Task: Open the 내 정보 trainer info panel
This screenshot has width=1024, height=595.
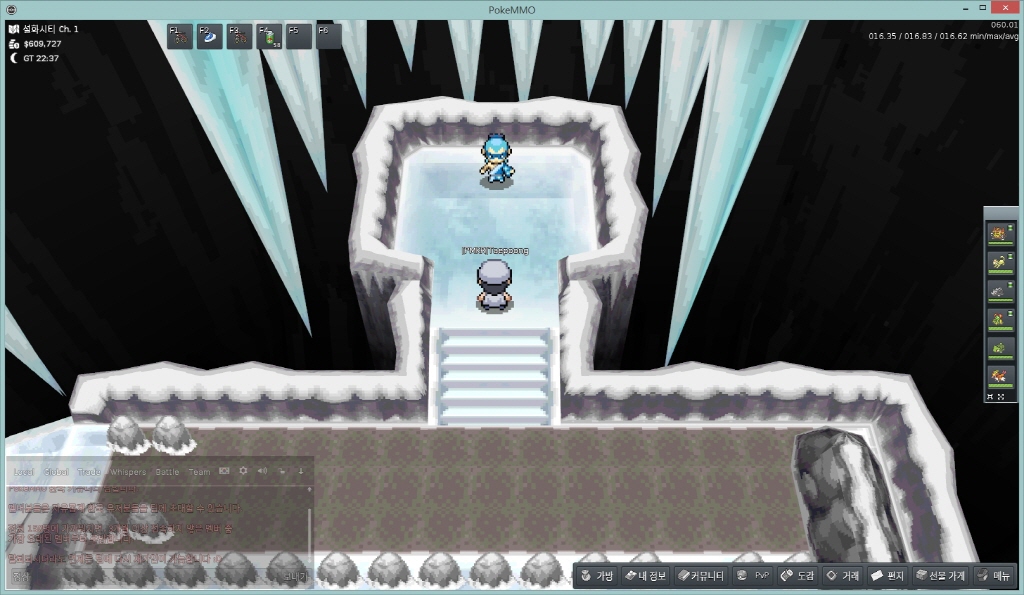Action: [645, 576]
